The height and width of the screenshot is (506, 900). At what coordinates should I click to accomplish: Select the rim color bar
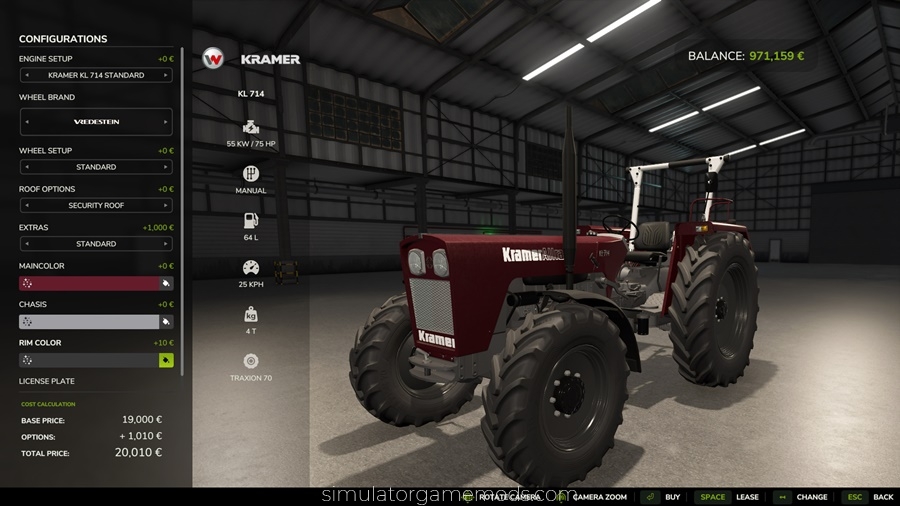point(89,360)
